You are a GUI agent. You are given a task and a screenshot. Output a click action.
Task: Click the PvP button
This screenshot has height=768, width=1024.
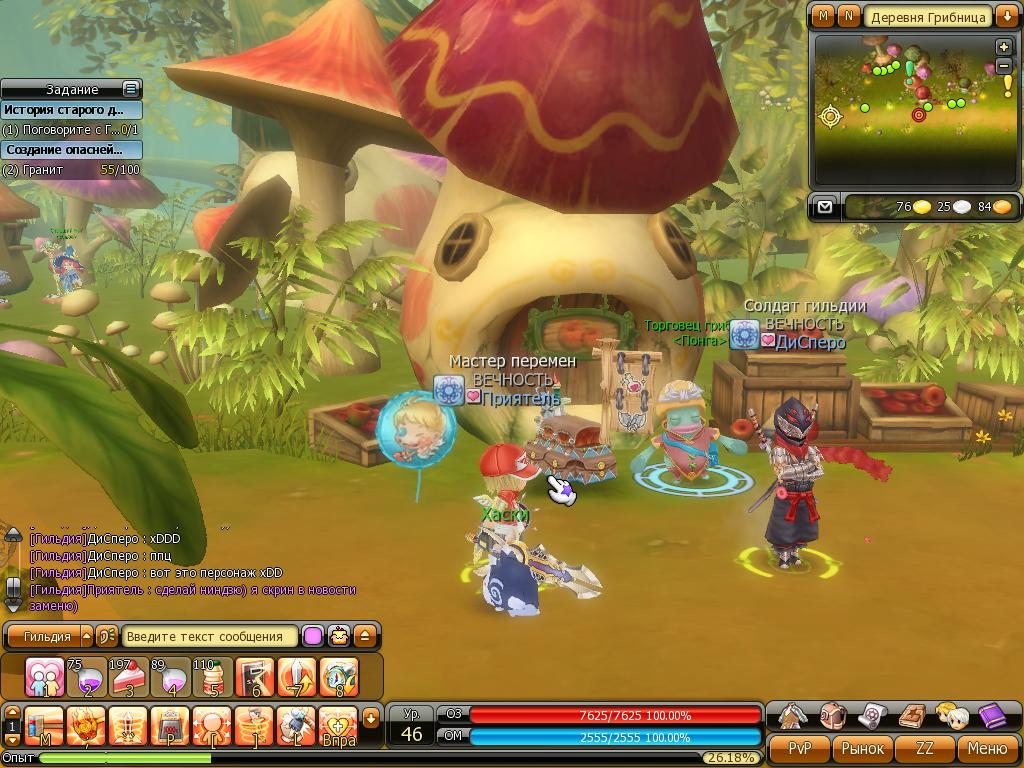[800, 748]
